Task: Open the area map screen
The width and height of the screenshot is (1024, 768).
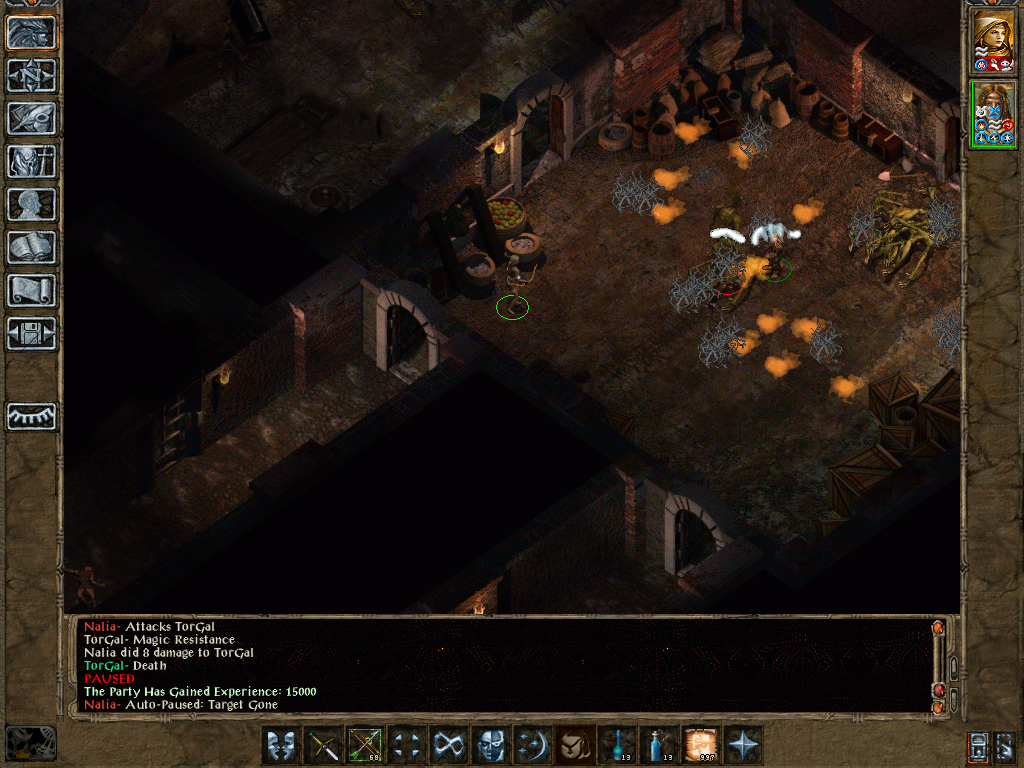Action: tap(32, 75)
